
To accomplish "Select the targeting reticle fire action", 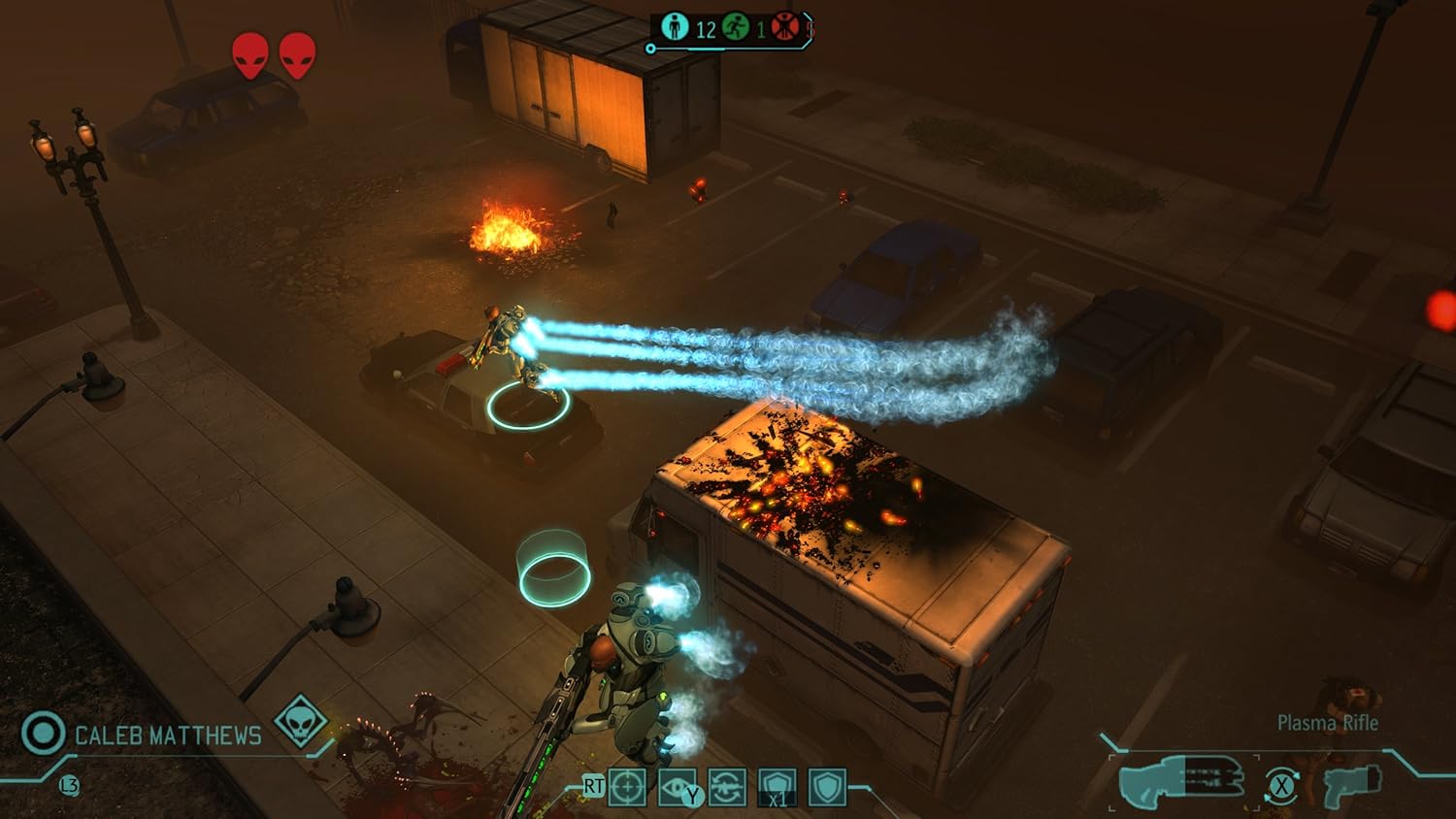I will pos(628,789).
